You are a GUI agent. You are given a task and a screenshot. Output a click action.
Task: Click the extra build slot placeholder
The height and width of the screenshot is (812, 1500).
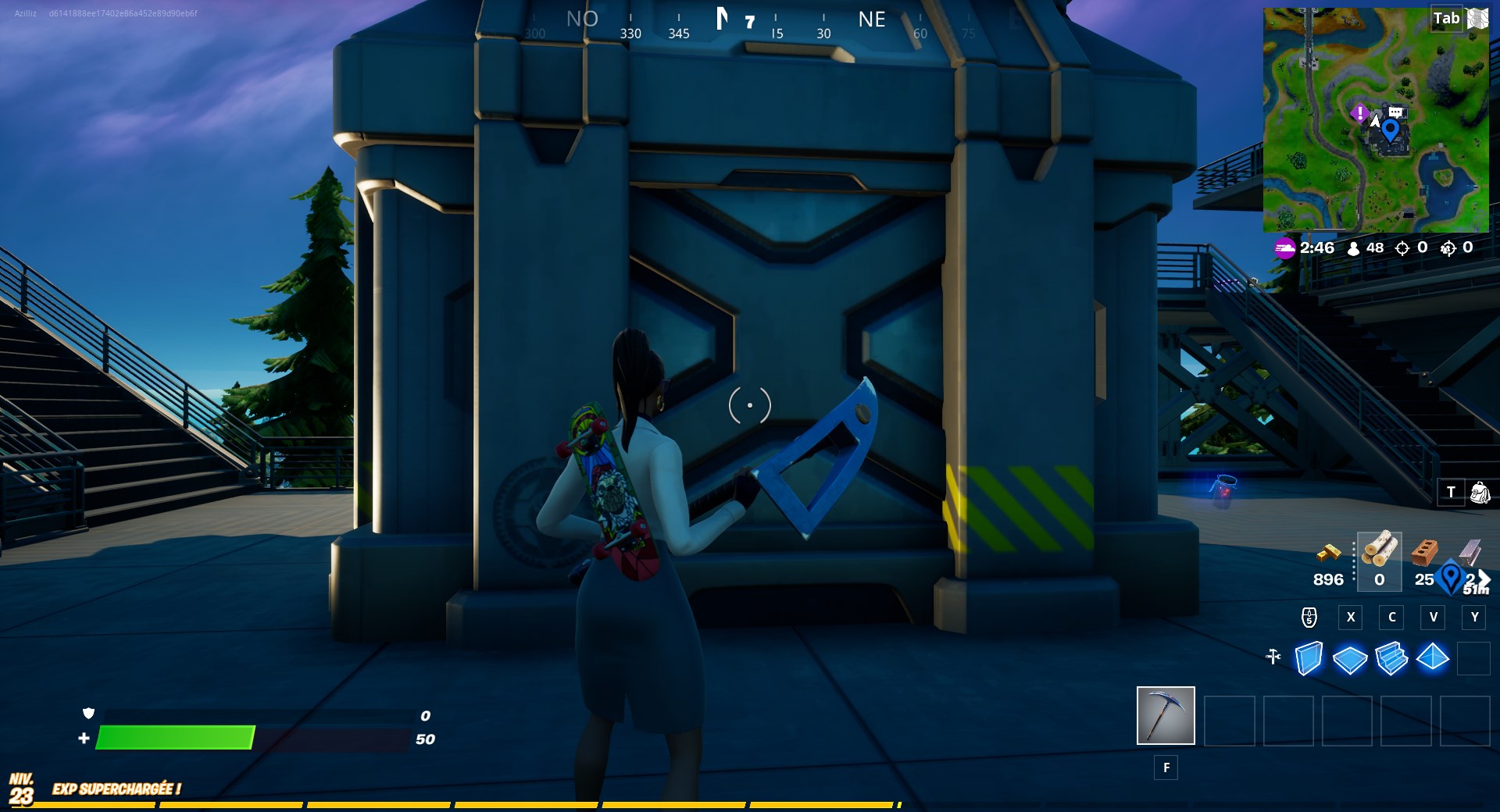click(1473, 658)
